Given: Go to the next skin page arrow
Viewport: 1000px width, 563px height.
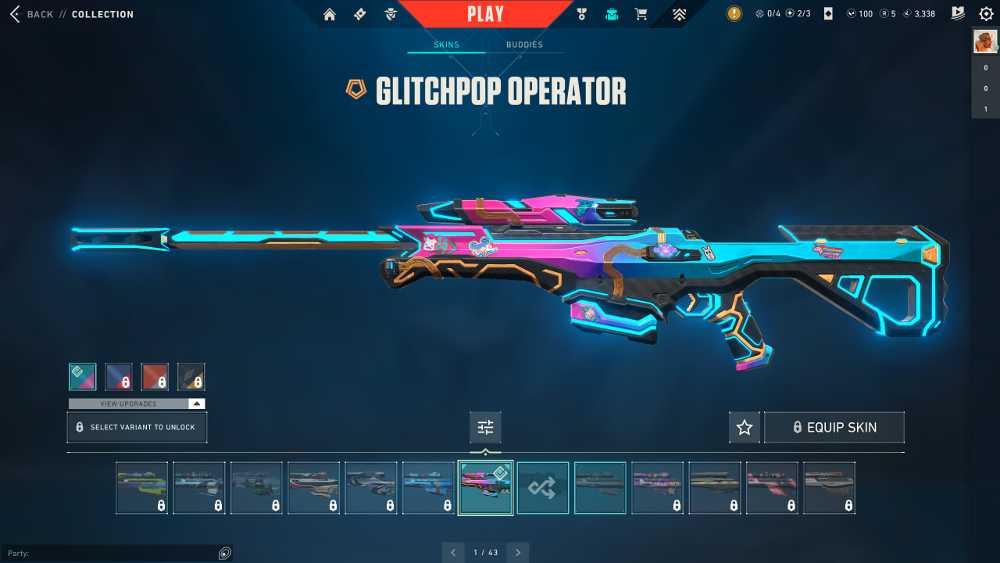Looking at the screenshot, I should click(x=517, y=552).
